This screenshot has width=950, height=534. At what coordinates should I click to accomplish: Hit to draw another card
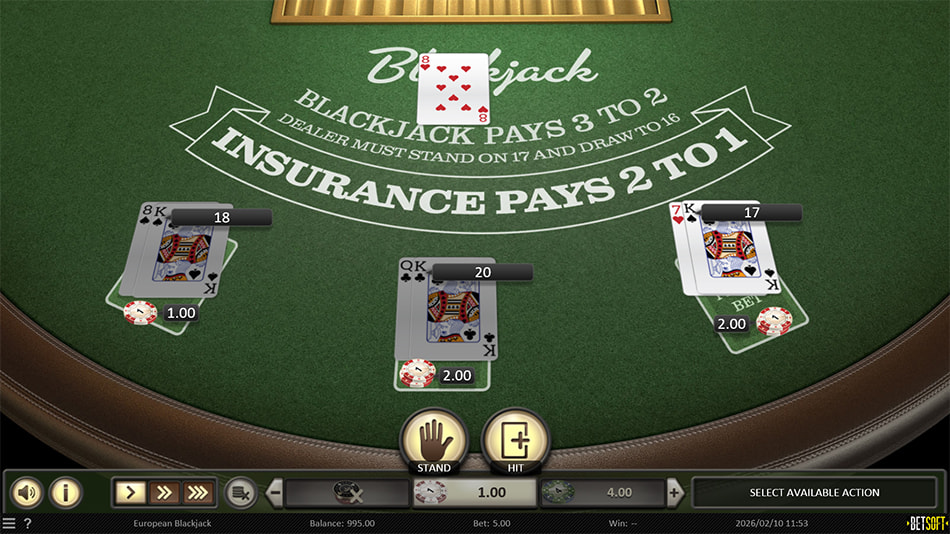515,441
